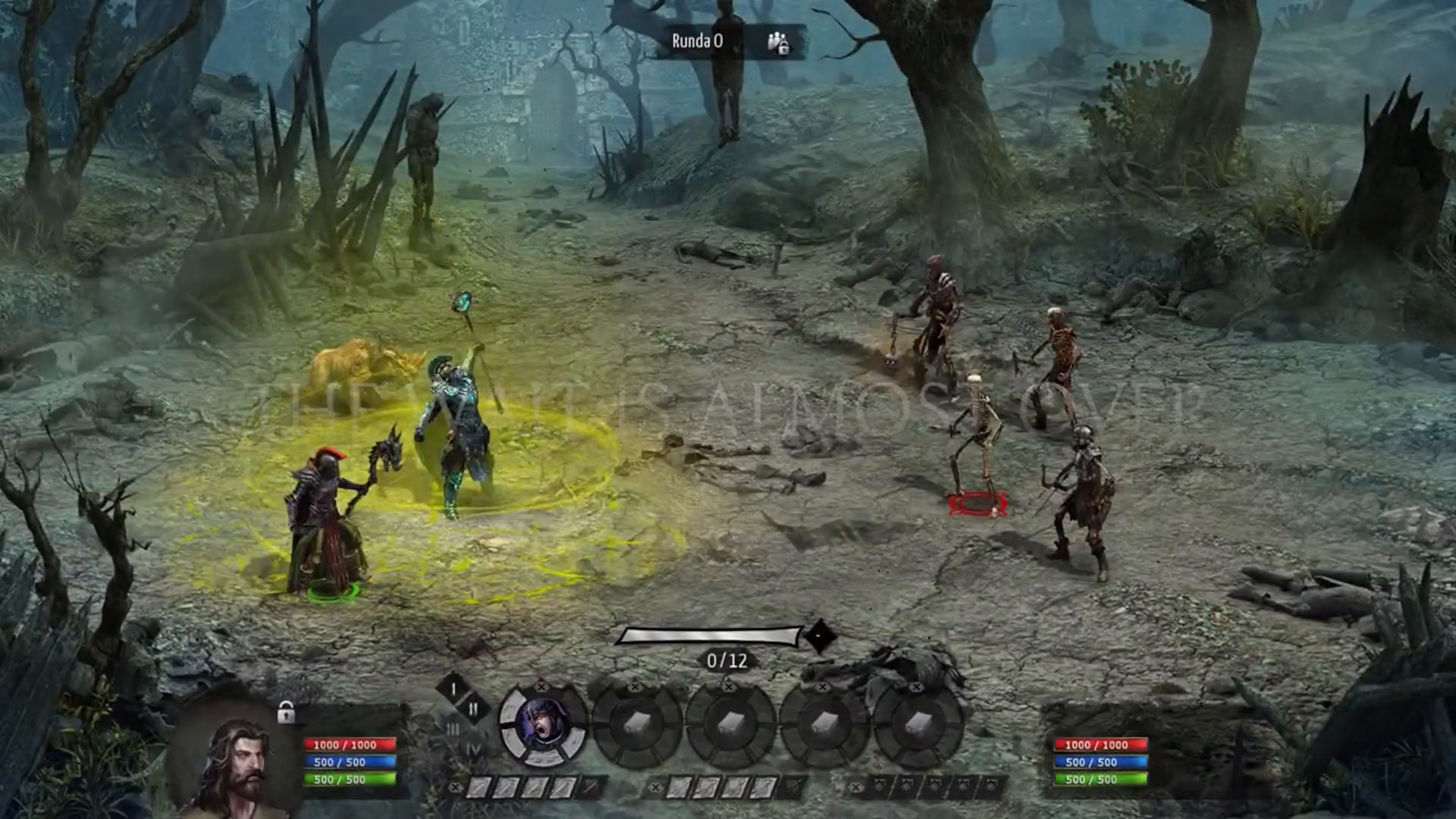
Task: Select the skeleton with the red target marker
Action: coord(977,447)
